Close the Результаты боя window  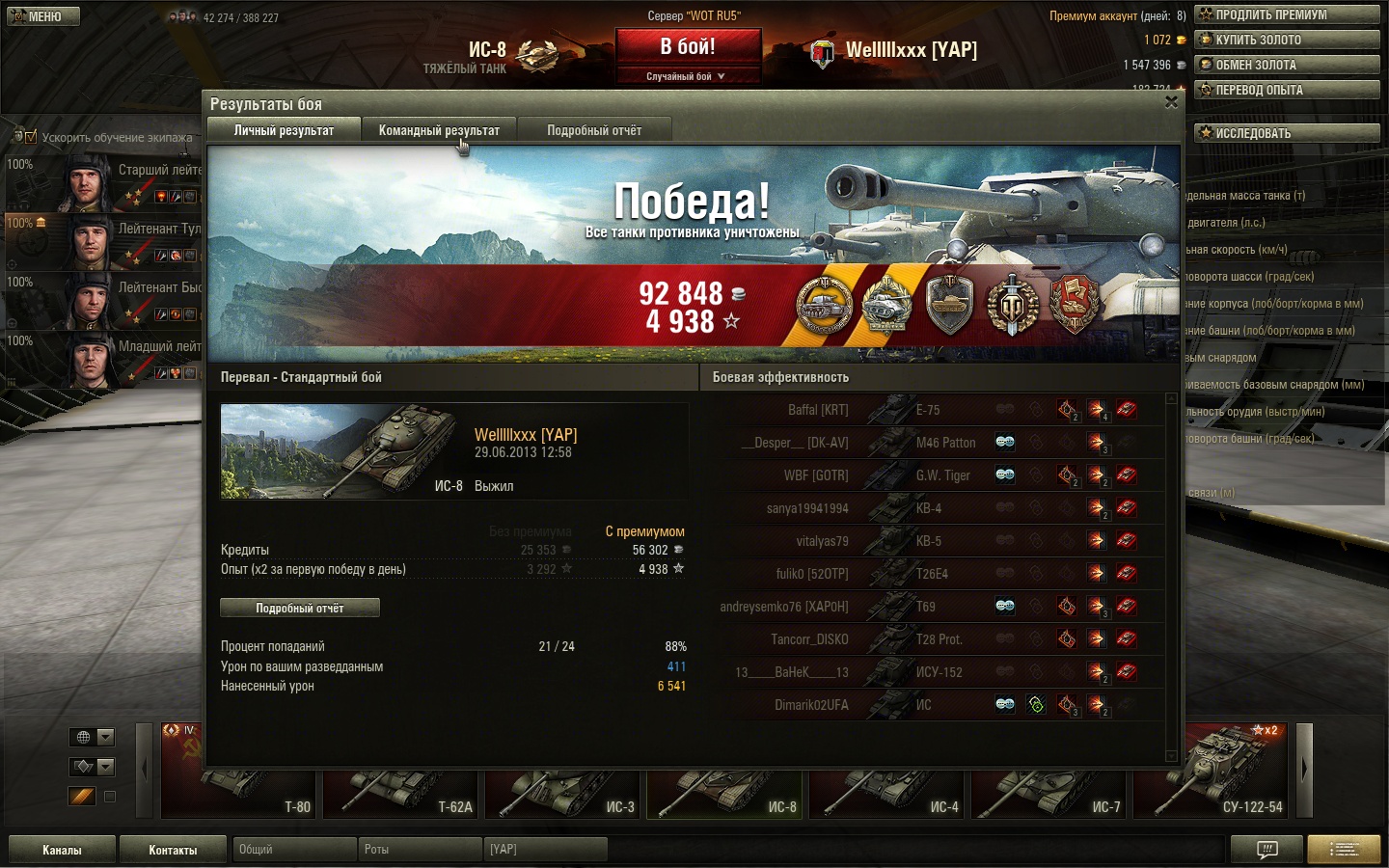(1171, 102)
